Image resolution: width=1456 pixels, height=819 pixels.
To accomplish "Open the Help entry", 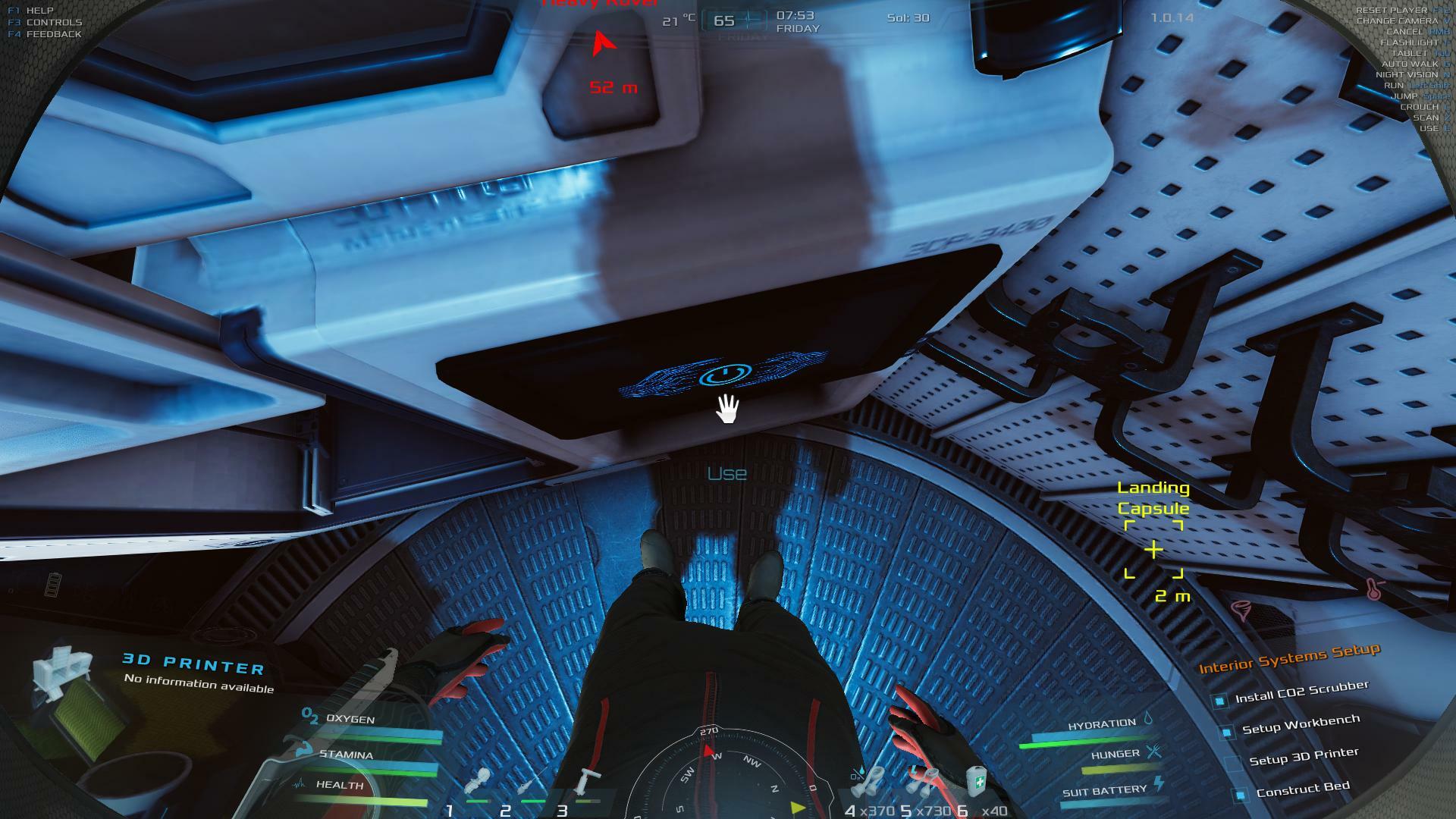I will [x=39, y=11].
